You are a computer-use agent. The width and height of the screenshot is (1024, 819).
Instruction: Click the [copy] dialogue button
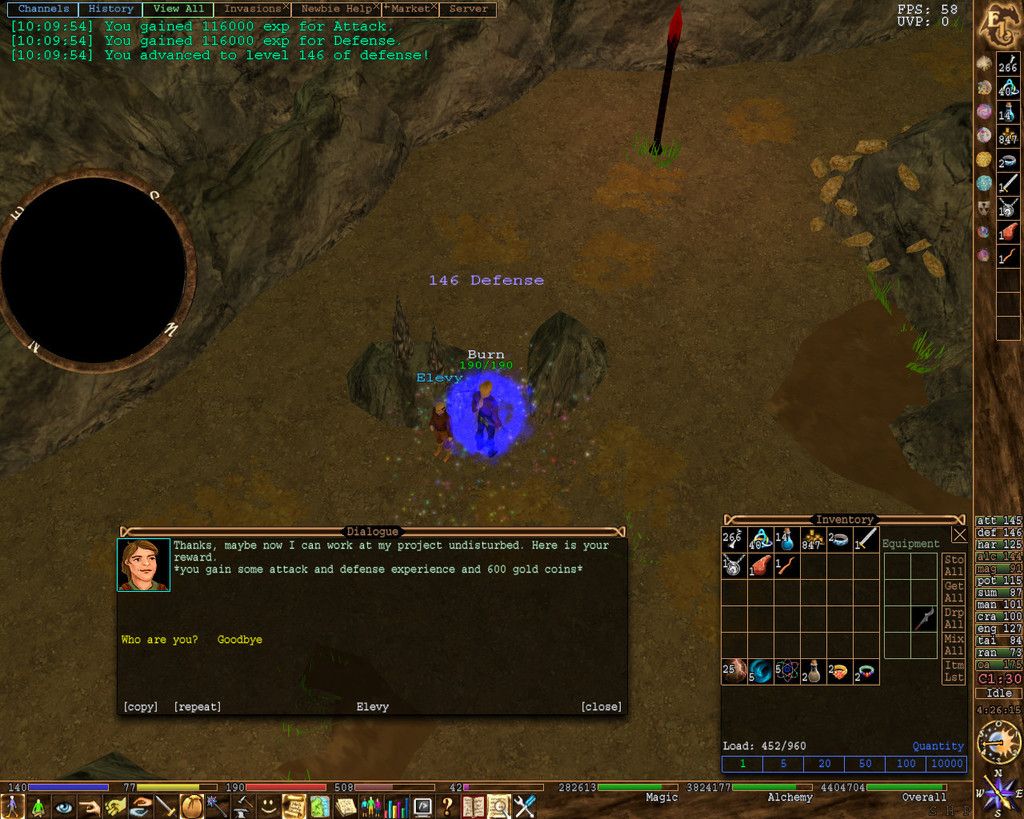coord(140,707)
